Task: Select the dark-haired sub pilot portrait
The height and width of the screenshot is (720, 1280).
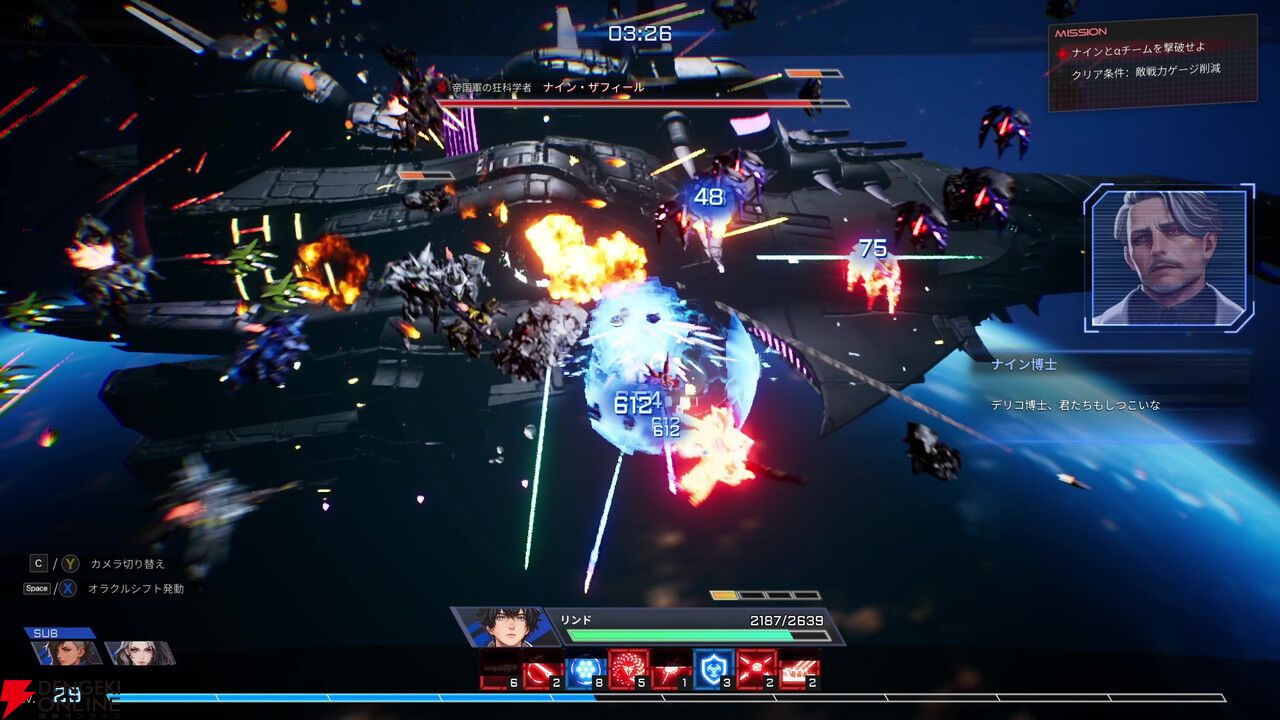Action: point(67,653)
